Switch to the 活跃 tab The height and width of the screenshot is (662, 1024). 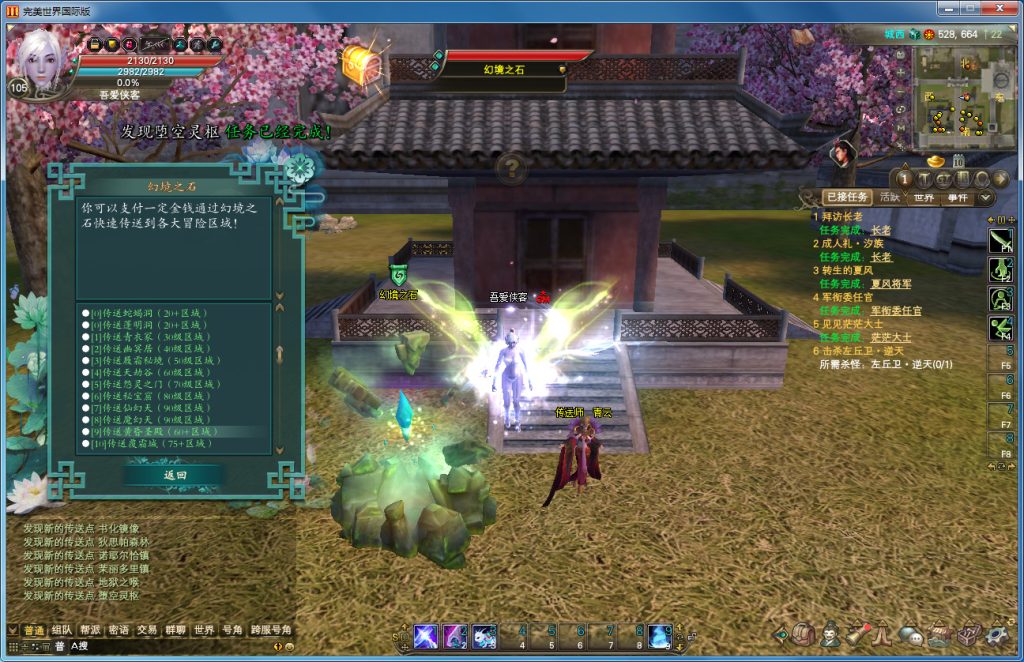(889, 197)
